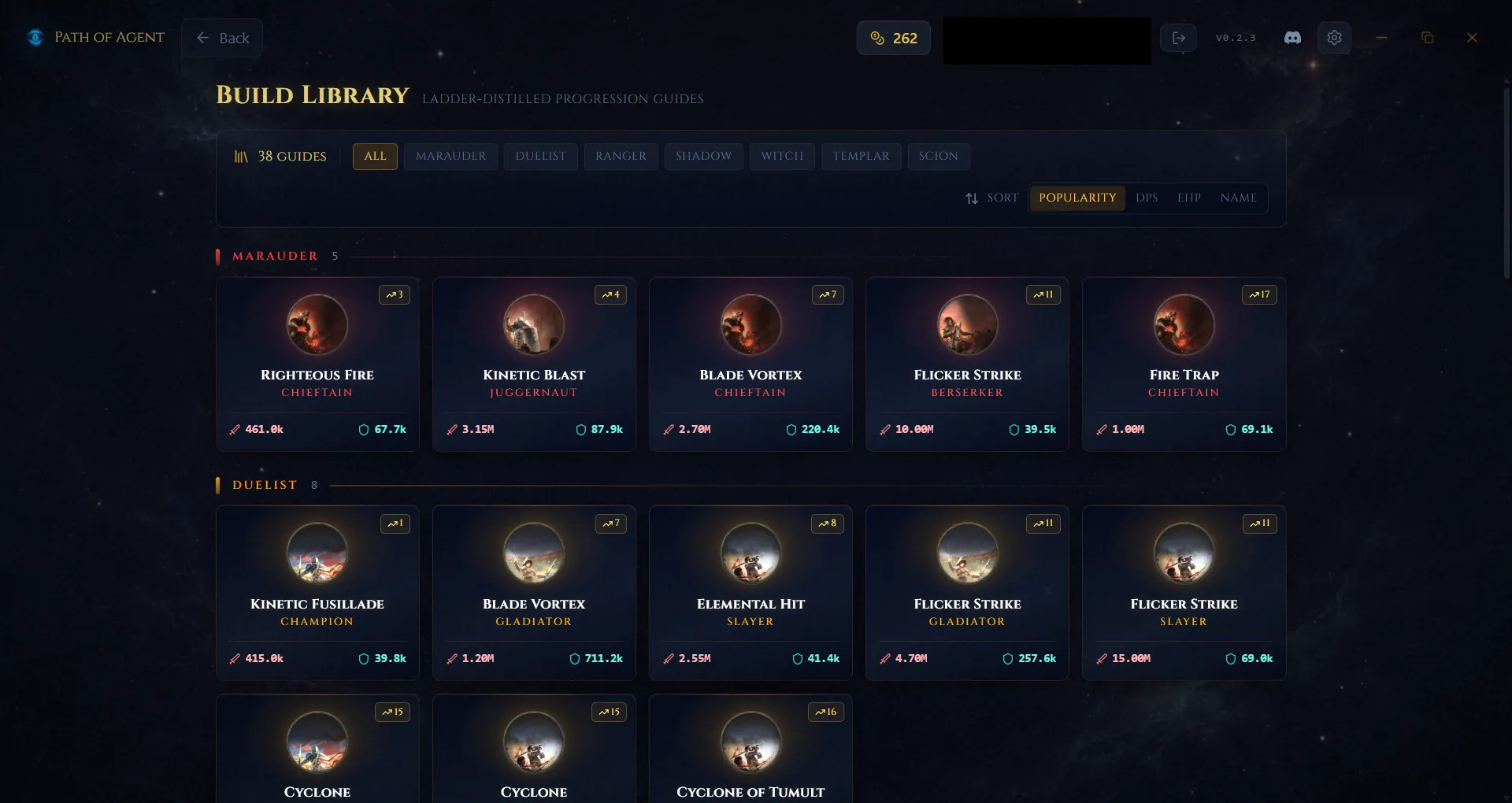The image size is (1512, 803).
Task: Switch sorting to NAME
Action: (x=1237, y=198)
